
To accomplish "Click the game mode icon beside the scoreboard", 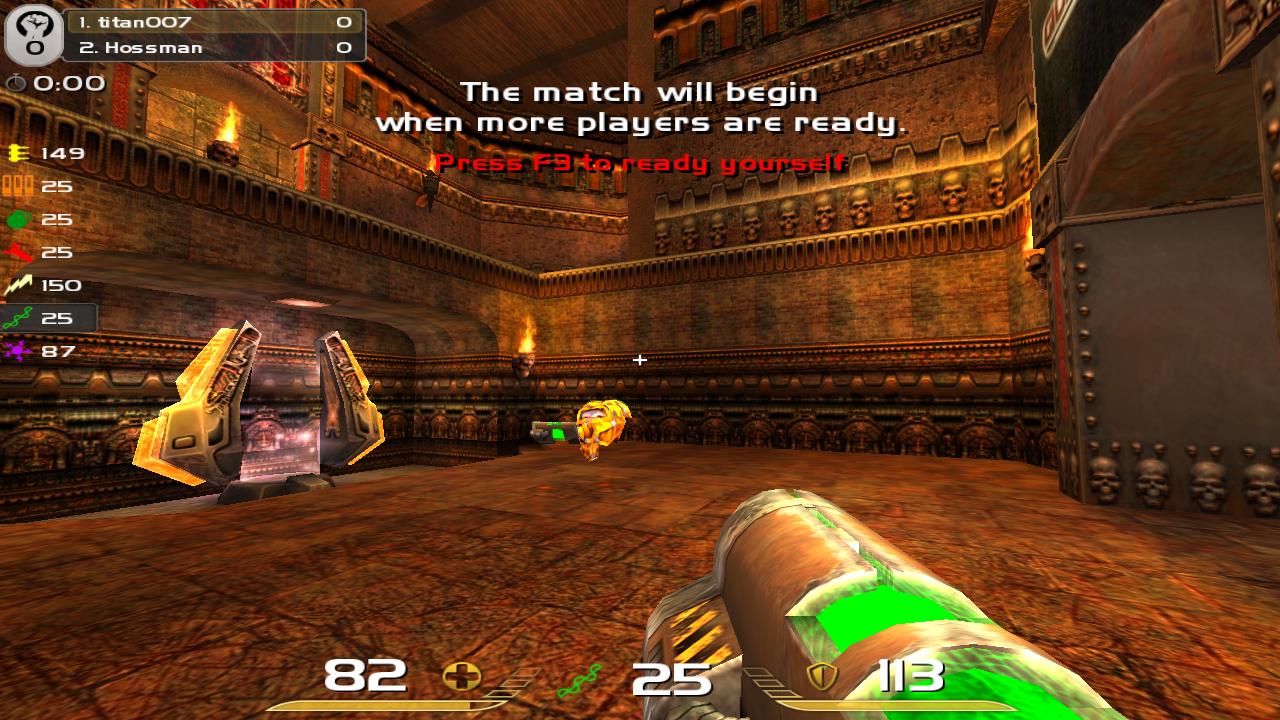I will [34, 35].
